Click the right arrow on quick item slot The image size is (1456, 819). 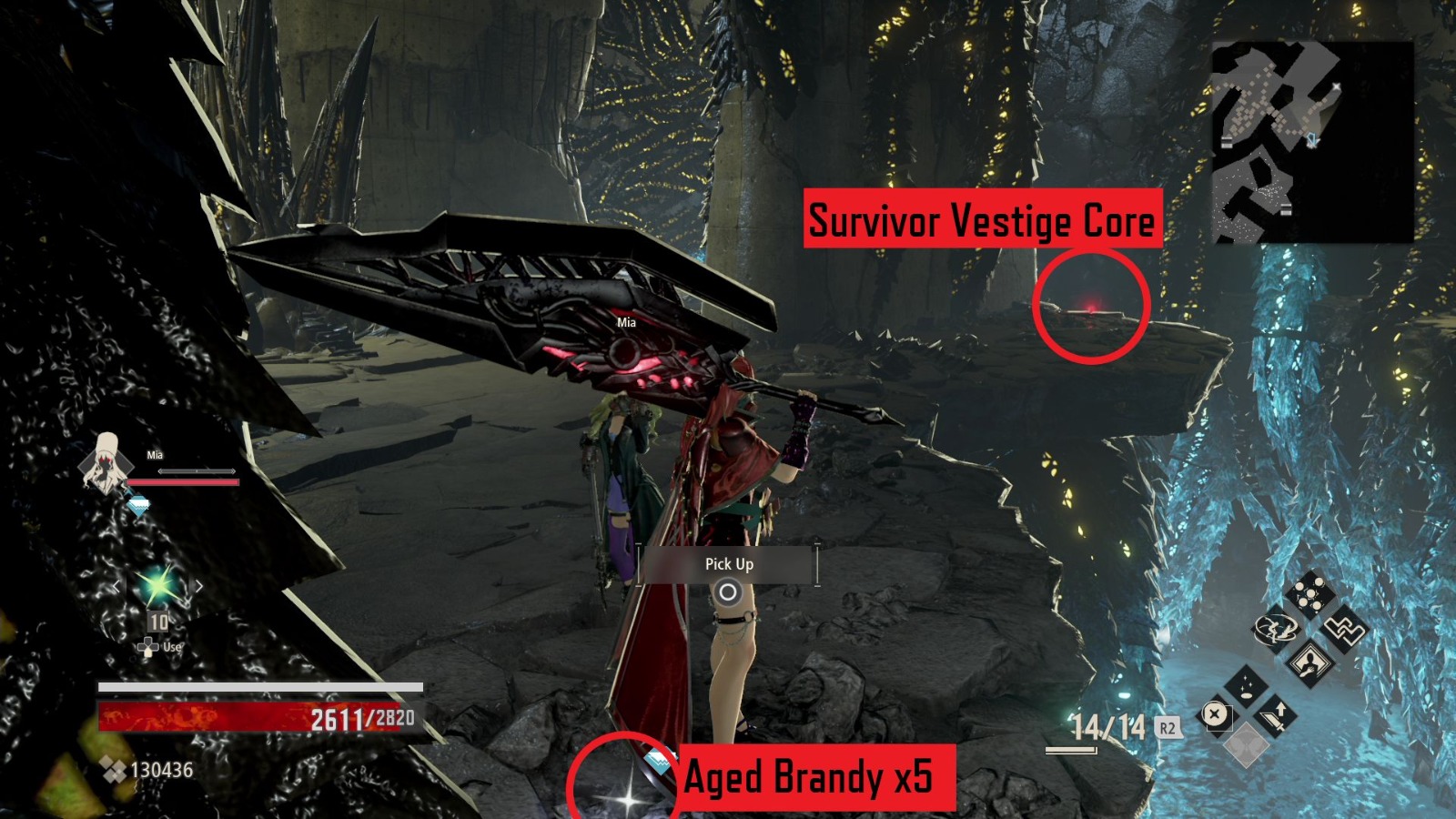(197, 584)
